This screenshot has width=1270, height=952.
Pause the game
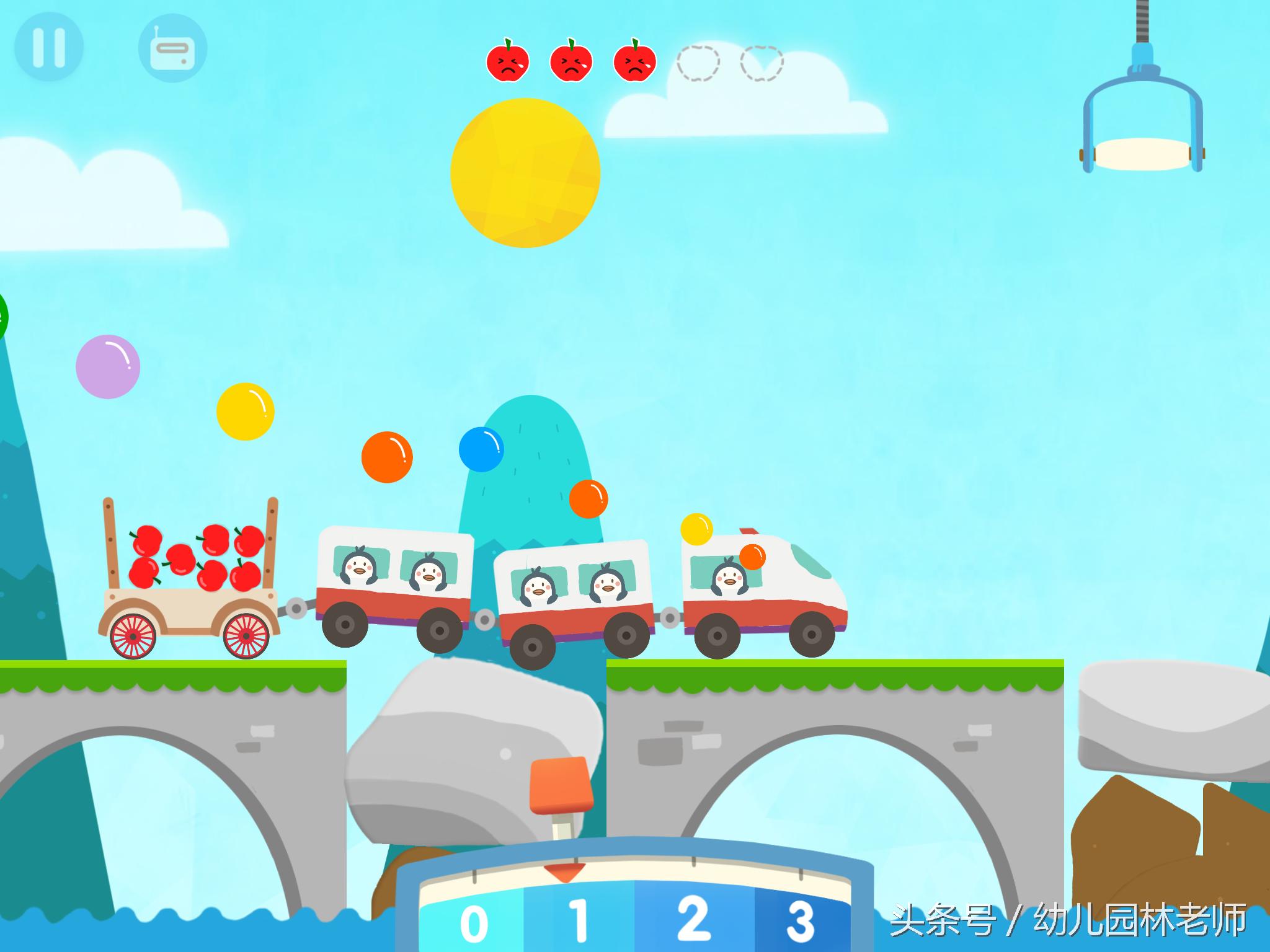(48, 47)
